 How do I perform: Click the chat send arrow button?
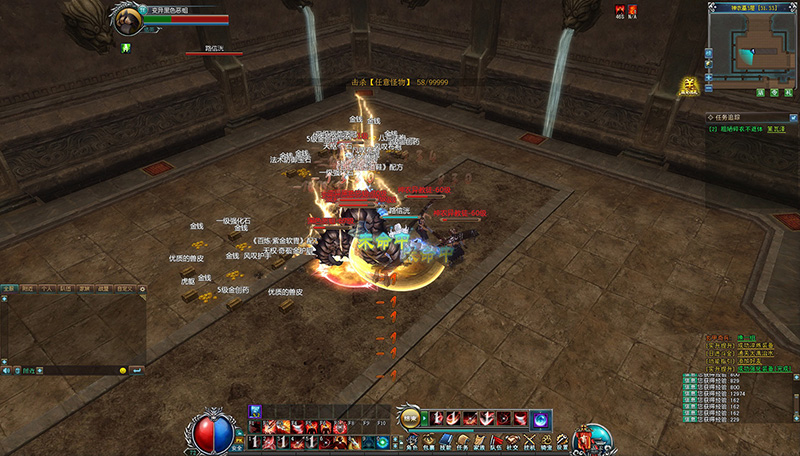(x=137, y=370)
